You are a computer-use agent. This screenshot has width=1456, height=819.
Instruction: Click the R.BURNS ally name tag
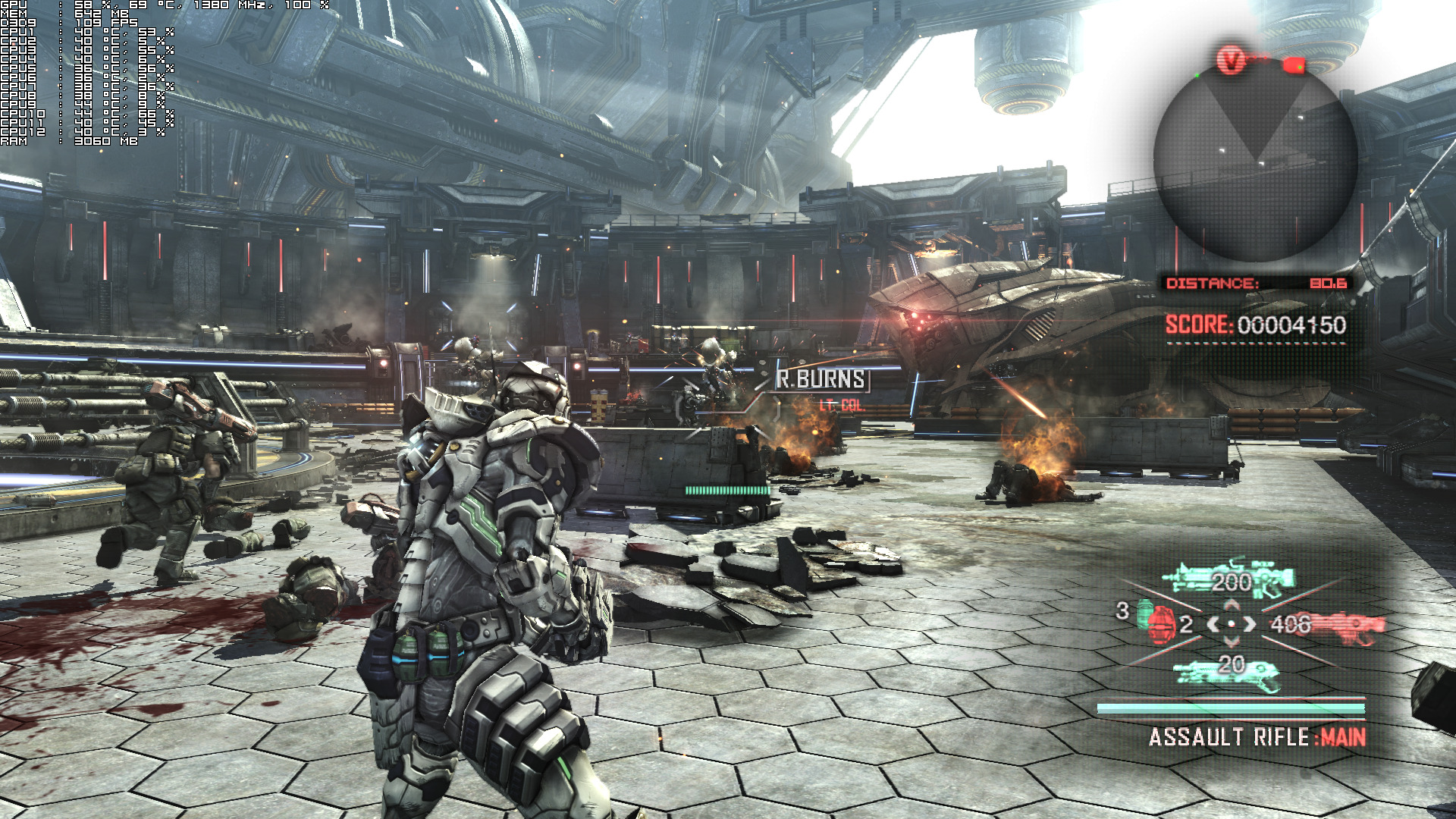(x=821, y=379)
